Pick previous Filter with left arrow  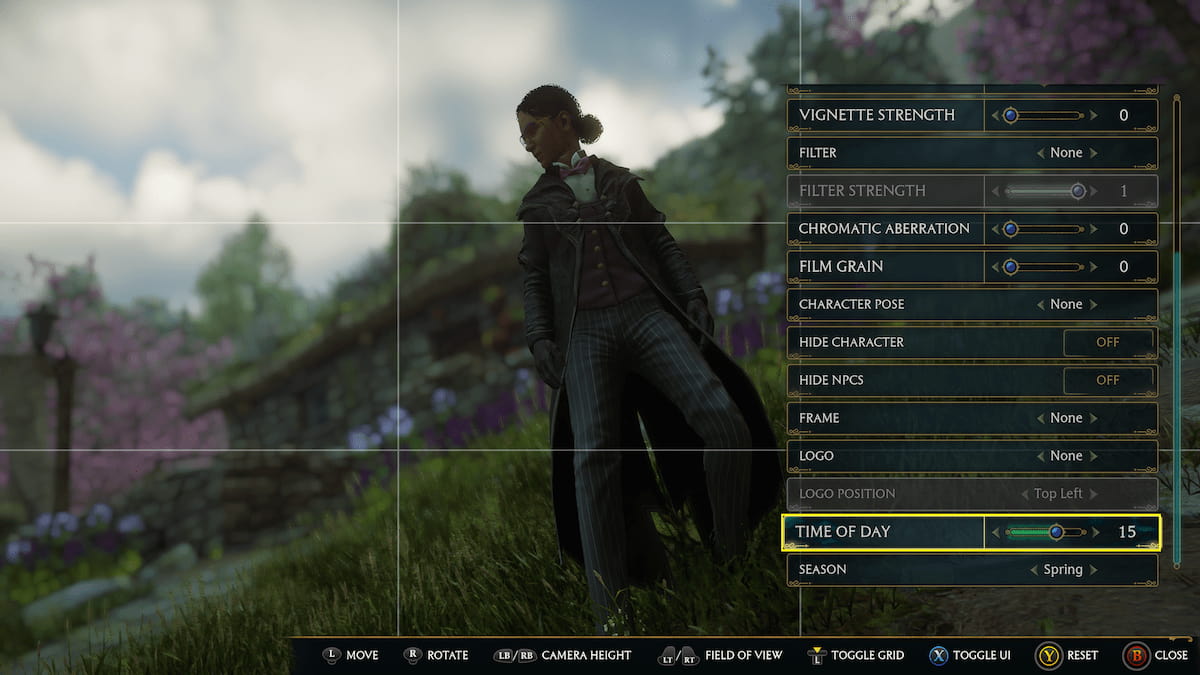pos(1040,153)
